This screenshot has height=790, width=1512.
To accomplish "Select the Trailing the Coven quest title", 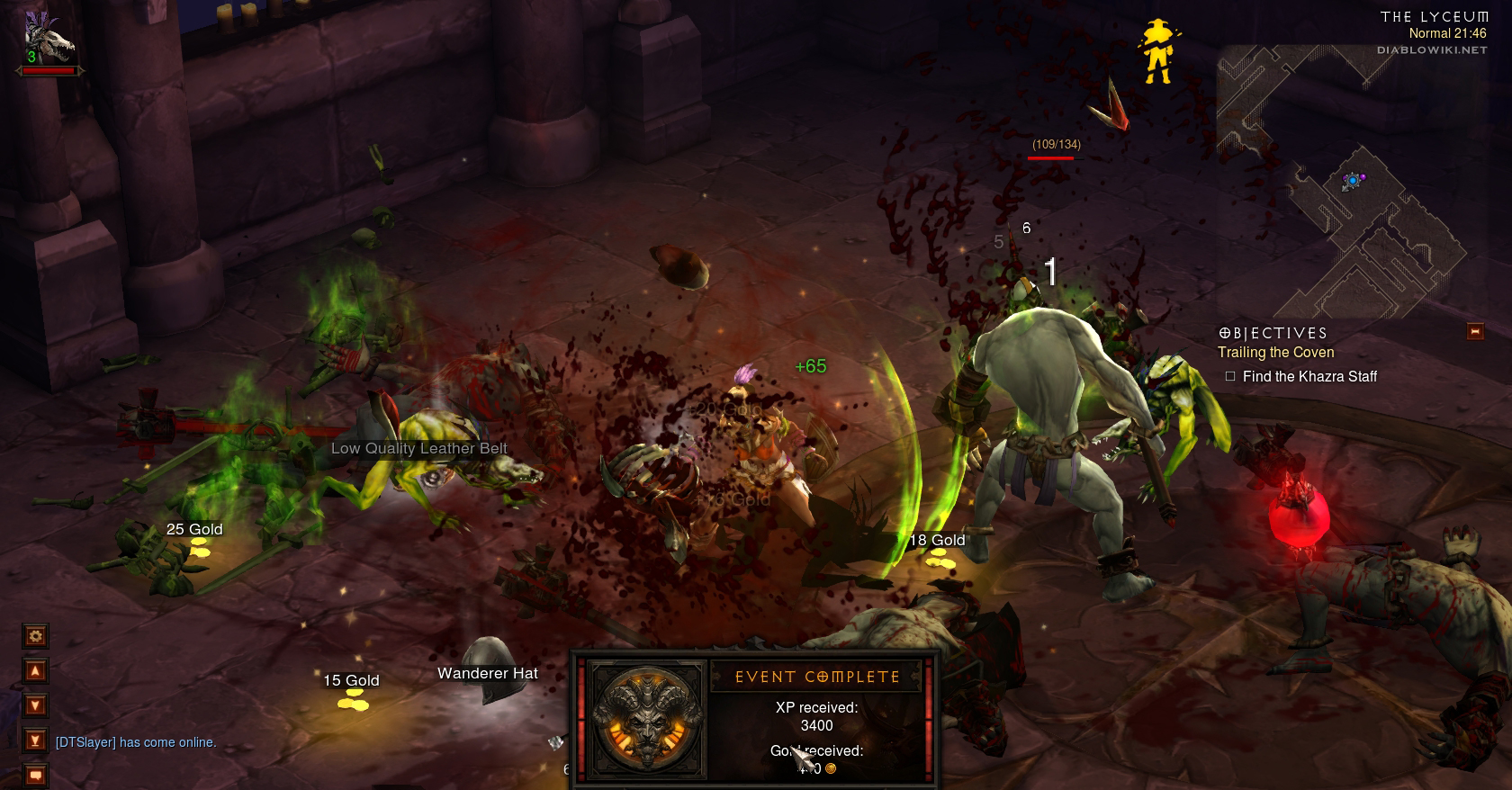I will click(x=1275, y=353).
